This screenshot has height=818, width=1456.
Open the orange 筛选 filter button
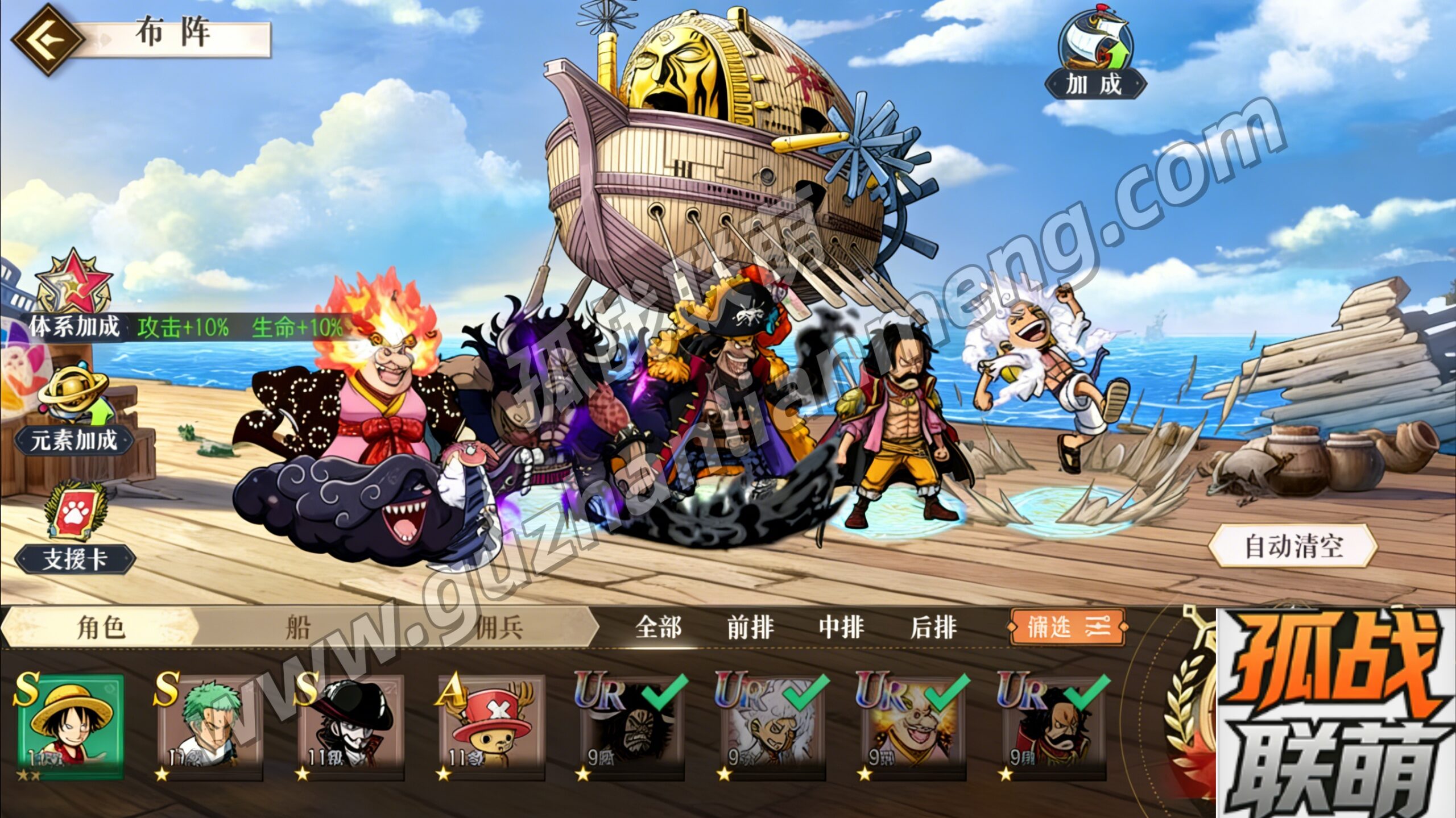coord(1068,627)
